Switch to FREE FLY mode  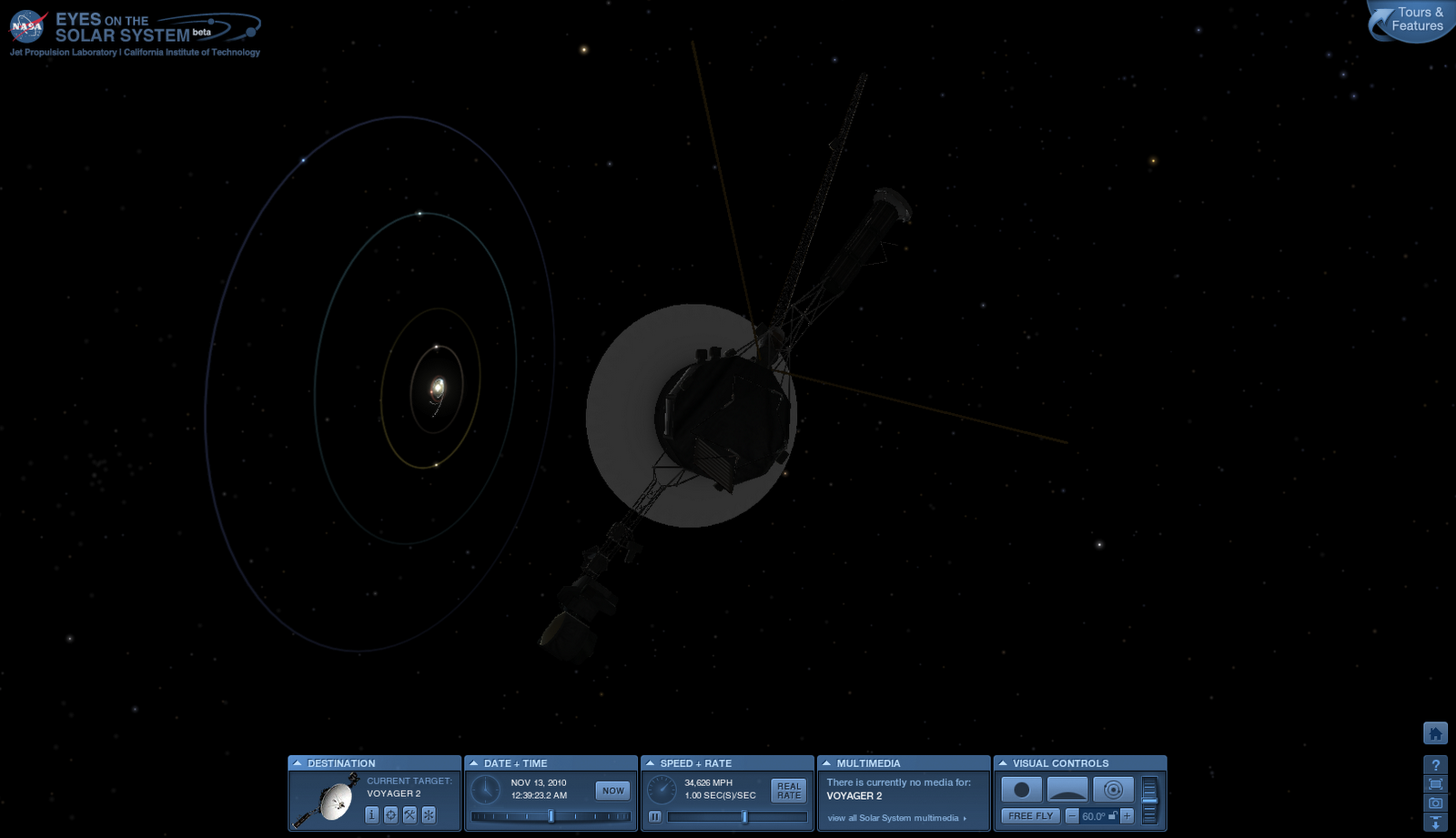pyautogui.click(x=1032, y=815)
